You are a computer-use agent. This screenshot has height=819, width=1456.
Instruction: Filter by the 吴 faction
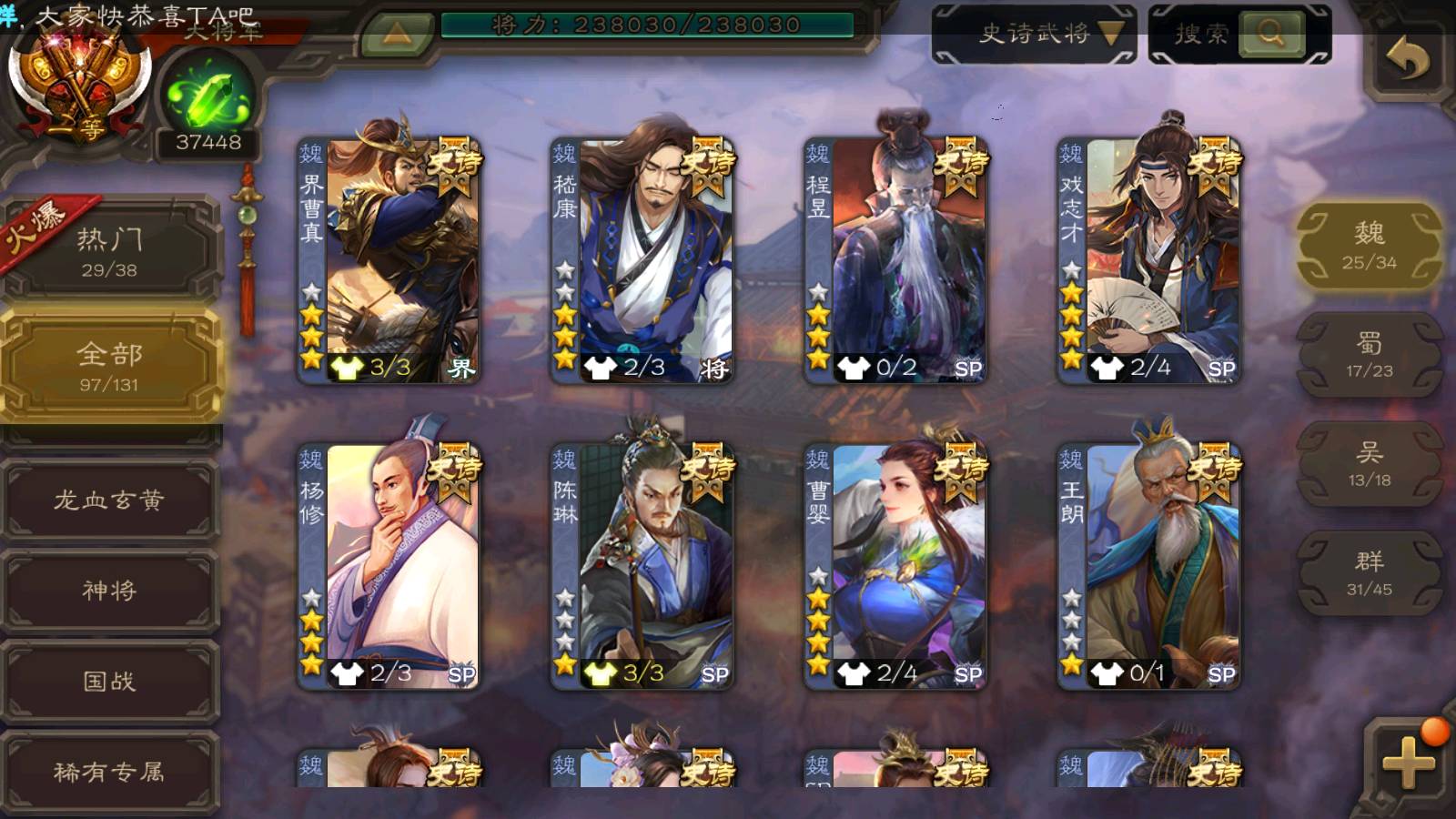pyautogui.click(x=1369, y=464)
